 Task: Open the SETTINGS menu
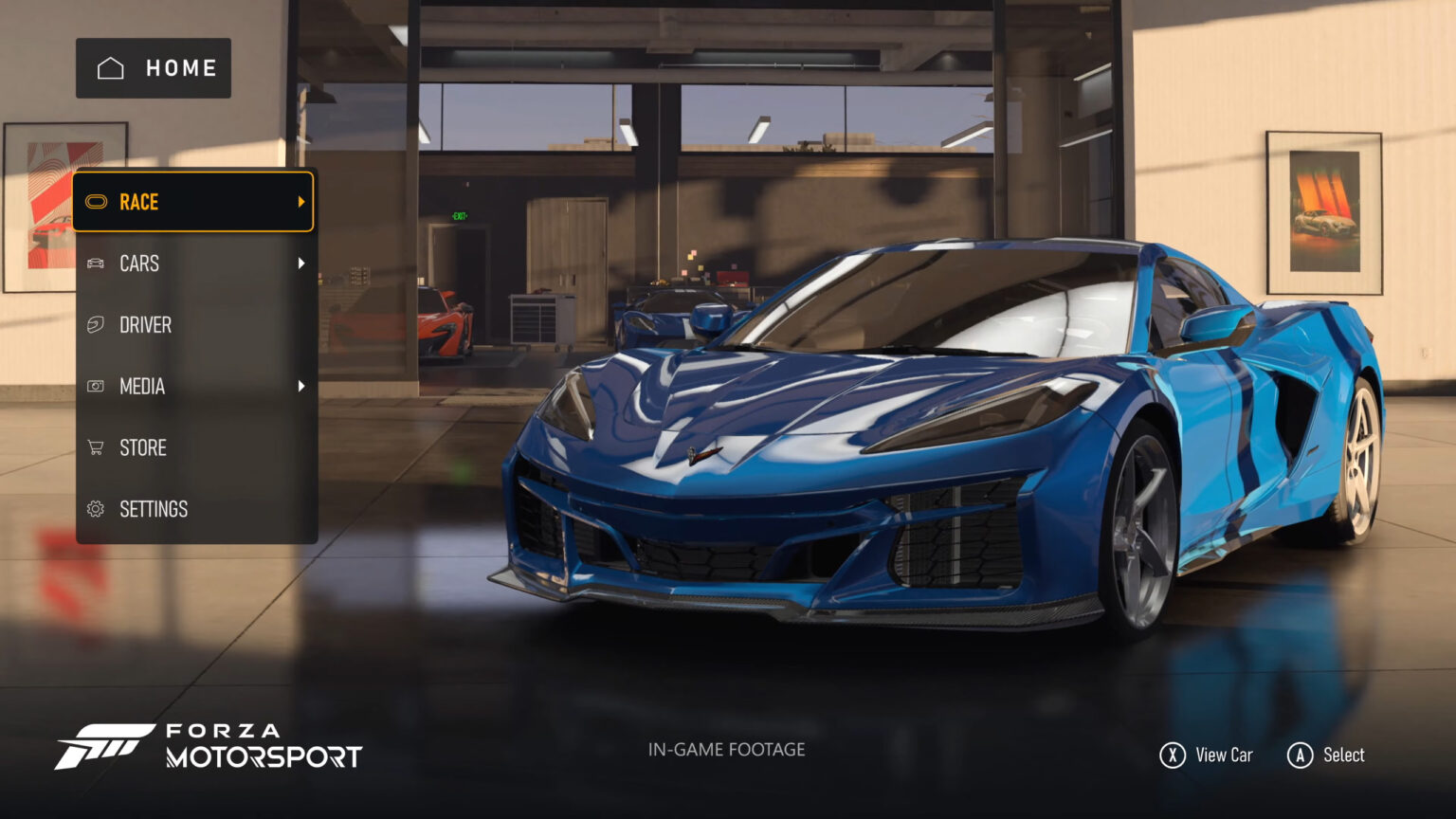coord(193,509)
